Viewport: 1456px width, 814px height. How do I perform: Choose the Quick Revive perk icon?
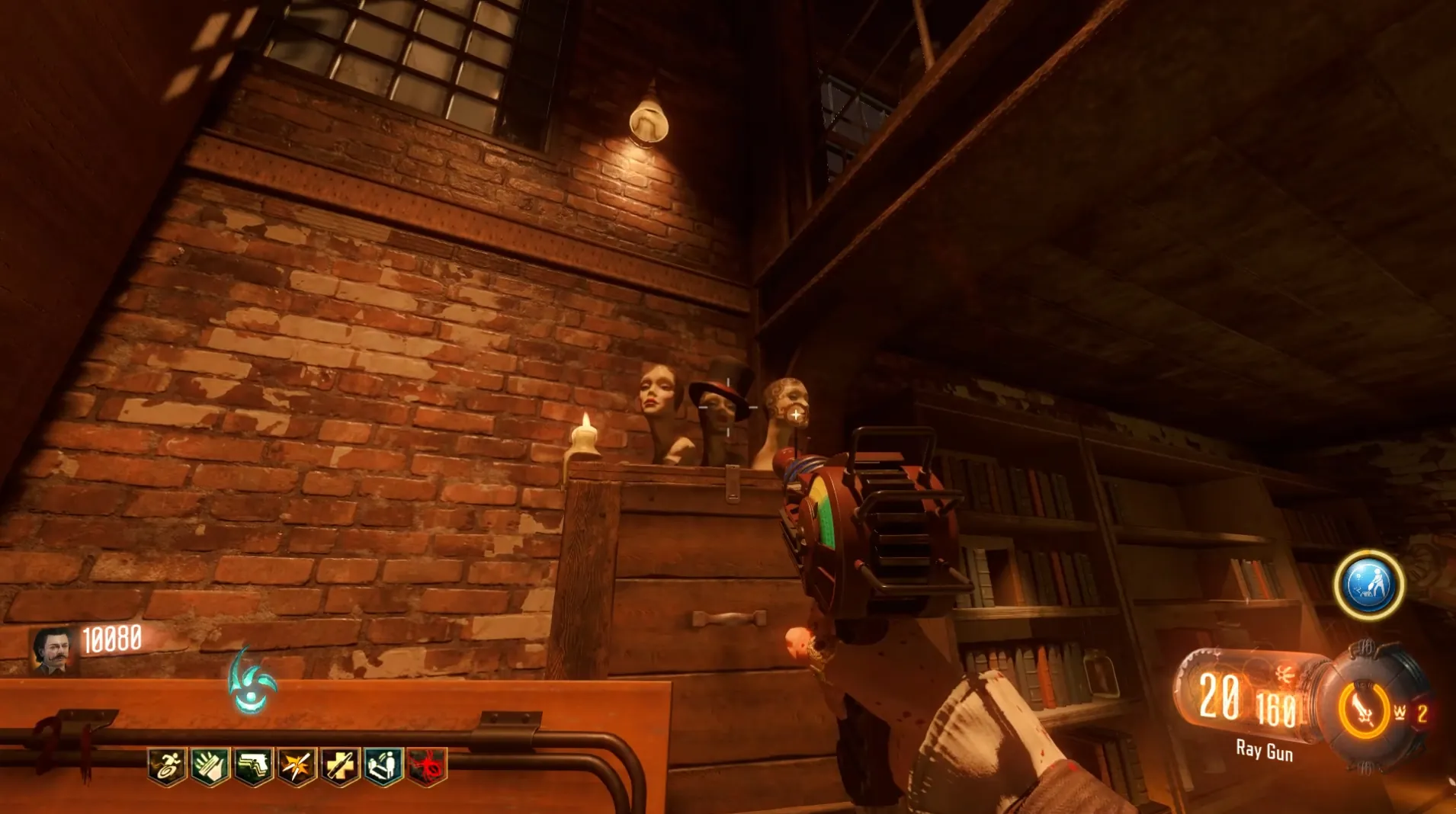click(x=383, y=765)
